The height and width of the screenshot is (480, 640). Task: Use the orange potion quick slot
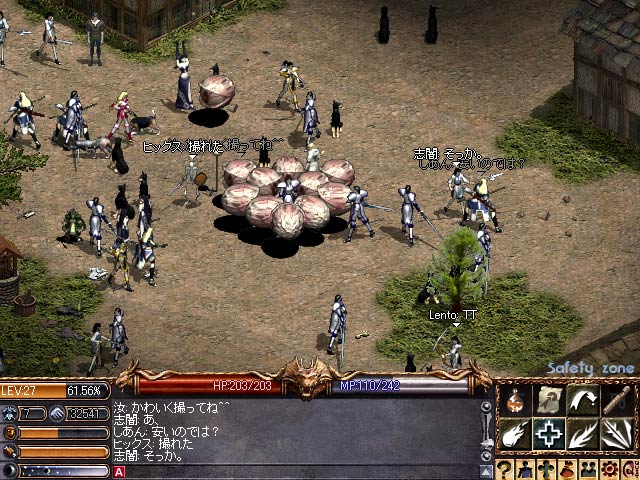click(x=514, y=400)
